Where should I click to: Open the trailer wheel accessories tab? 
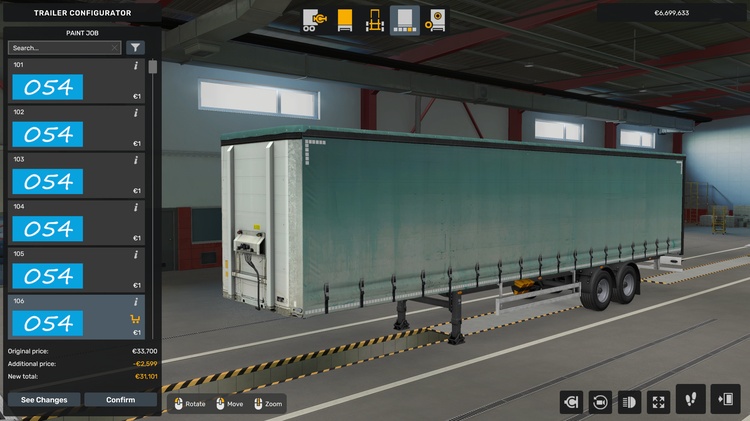tap(435, 20)
